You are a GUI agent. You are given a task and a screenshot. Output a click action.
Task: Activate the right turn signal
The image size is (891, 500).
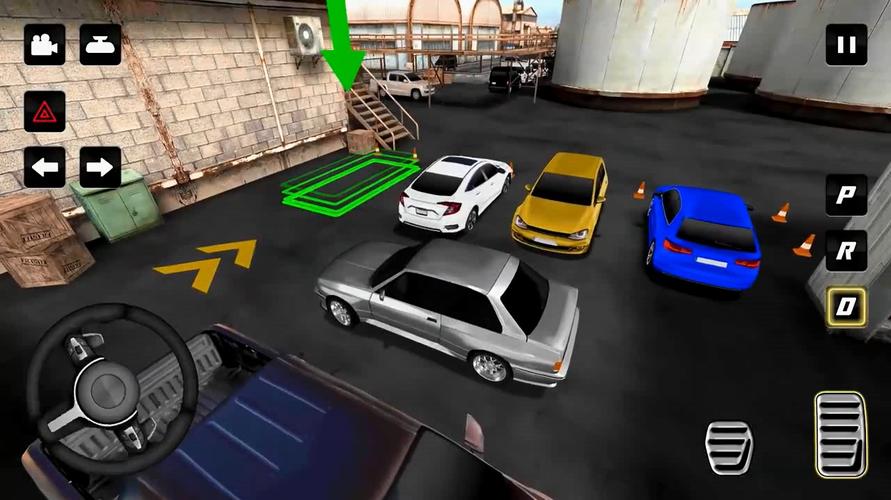(100, 167)
